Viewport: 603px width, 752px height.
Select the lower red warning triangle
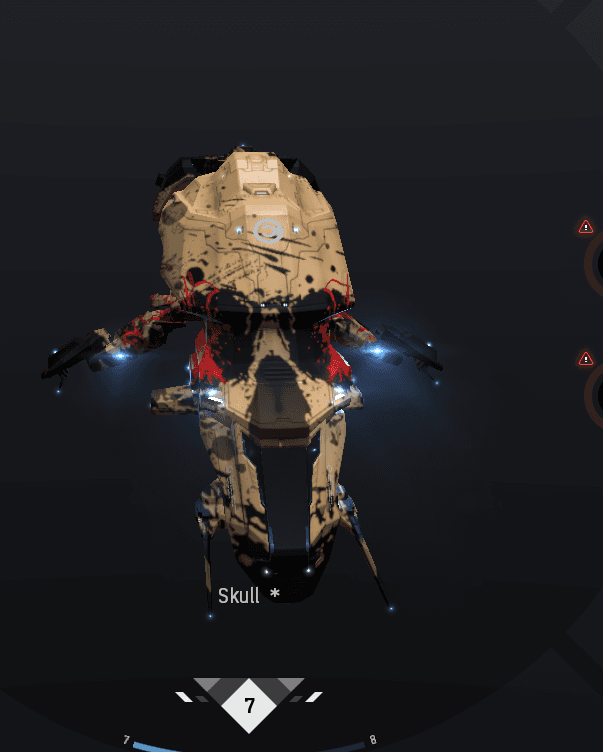click(x=586, y=358)
